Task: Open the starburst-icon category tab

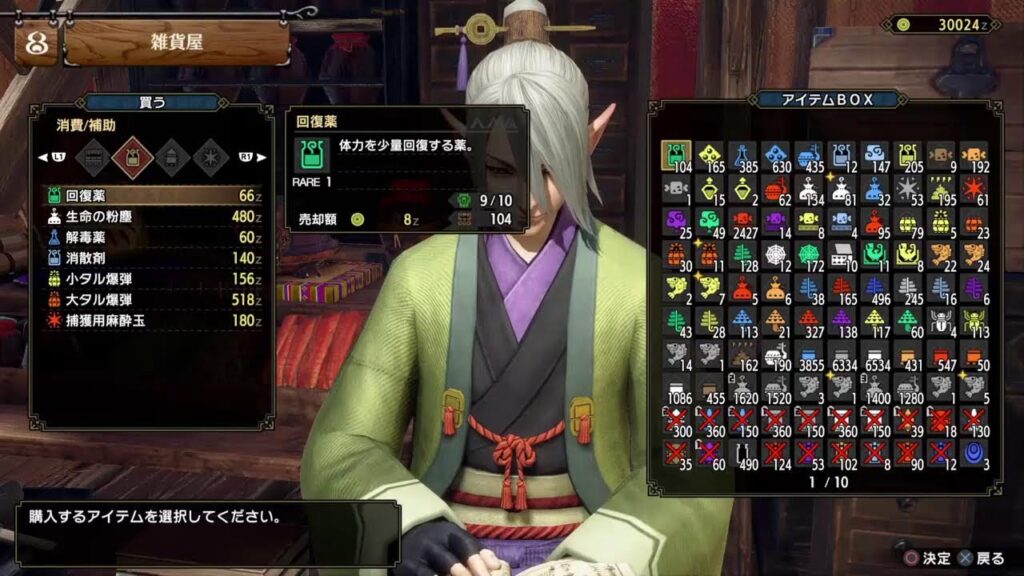Action: [x=209, y=156]
